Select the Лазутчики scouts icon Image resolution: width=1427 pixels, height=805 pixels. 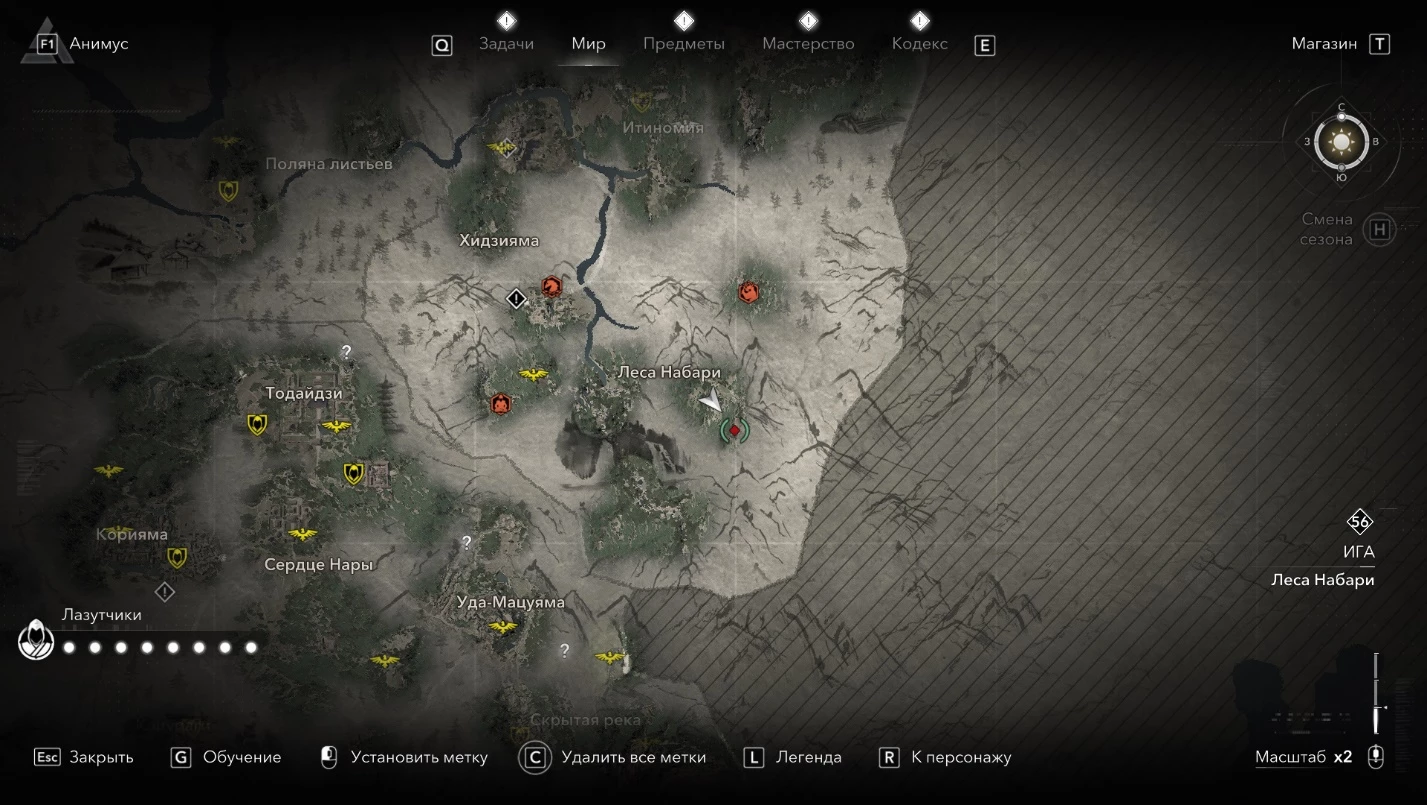36,641
